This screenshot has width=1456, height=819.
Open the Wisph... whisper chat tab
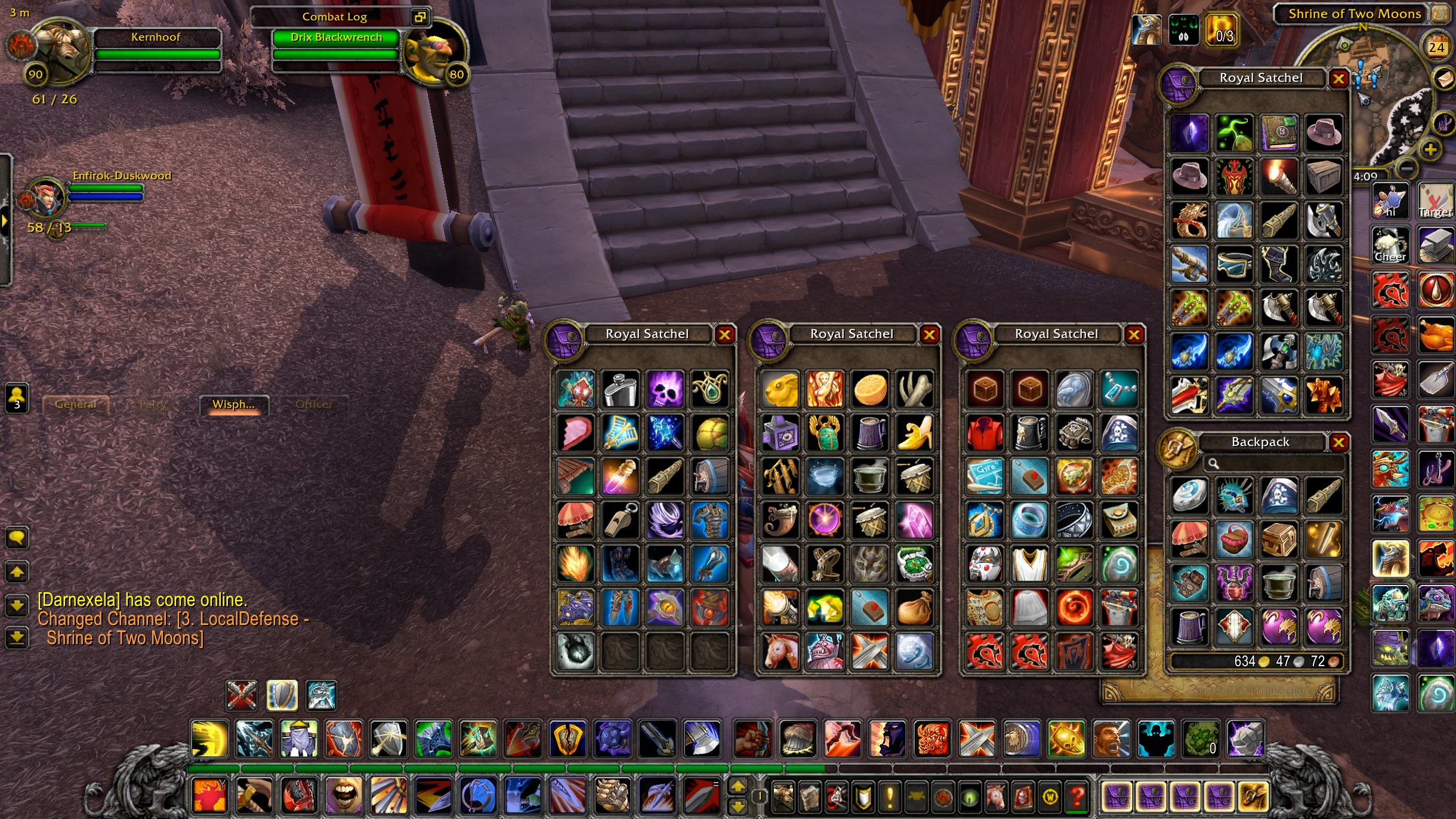coord(233,404)
